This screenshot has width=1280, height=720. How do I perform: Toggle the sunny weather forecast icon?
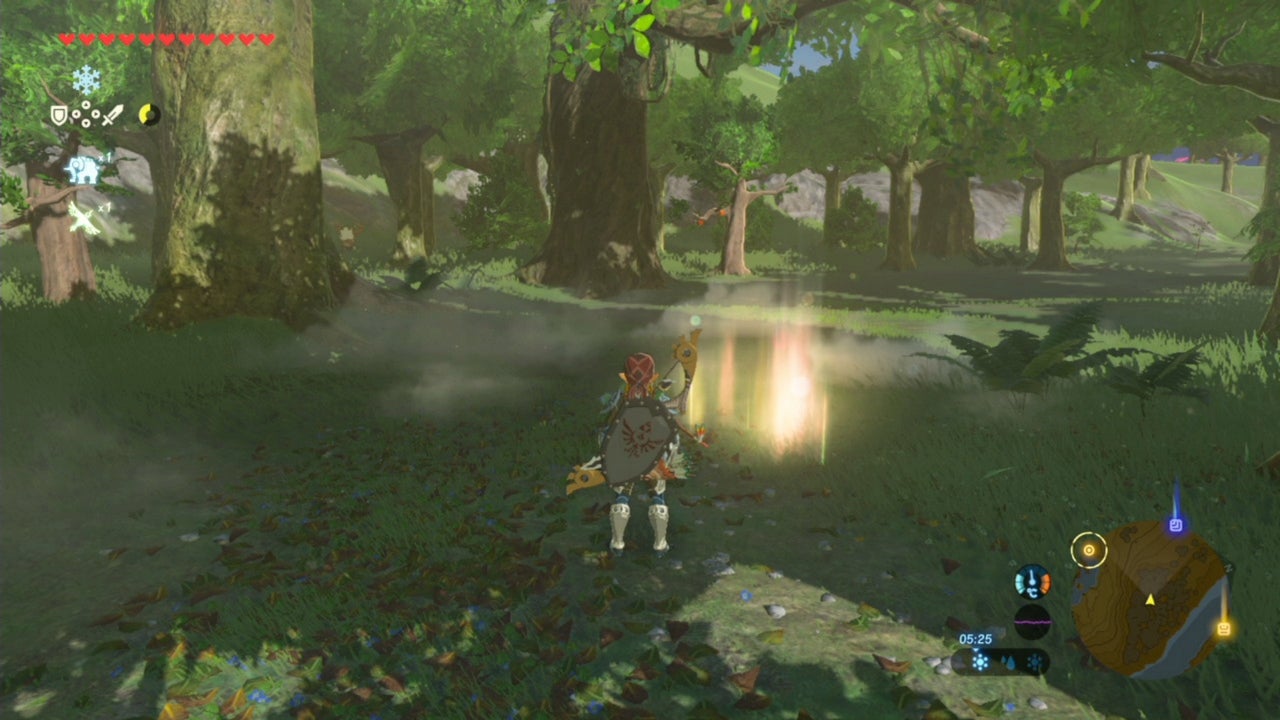point(1035,662)
